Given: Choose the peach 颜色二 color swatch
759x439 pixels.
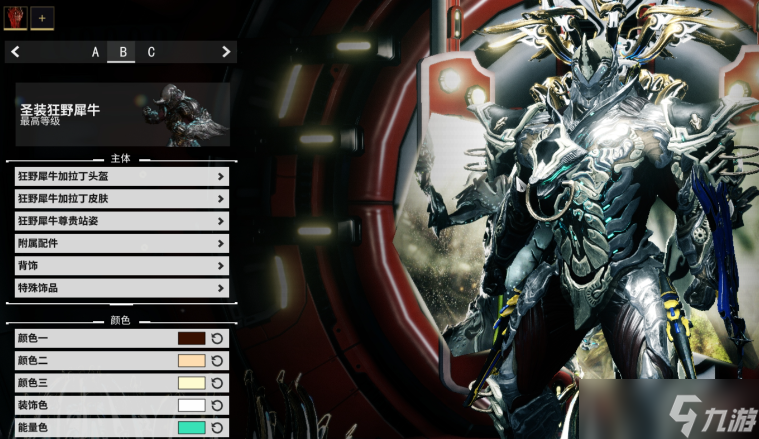Looking at the screenshot, I should (191, 361).
